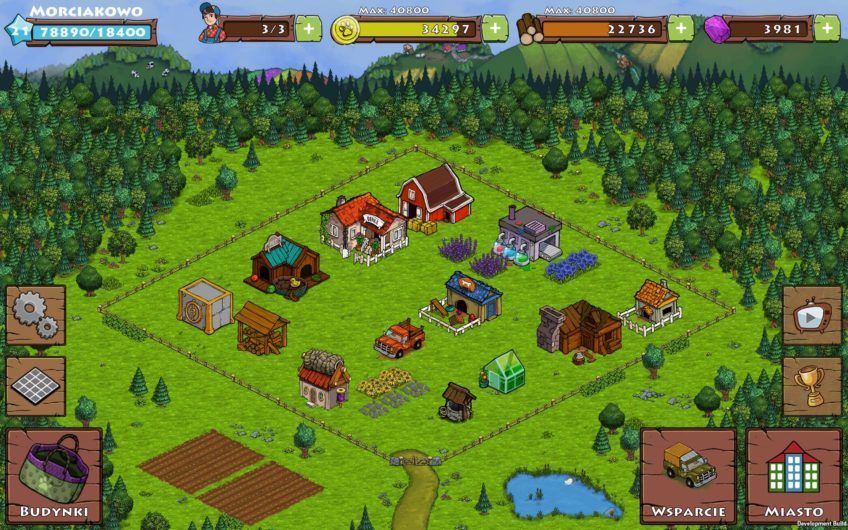
Task: Open the Budynki buildings menu
Action: point(54,476)
